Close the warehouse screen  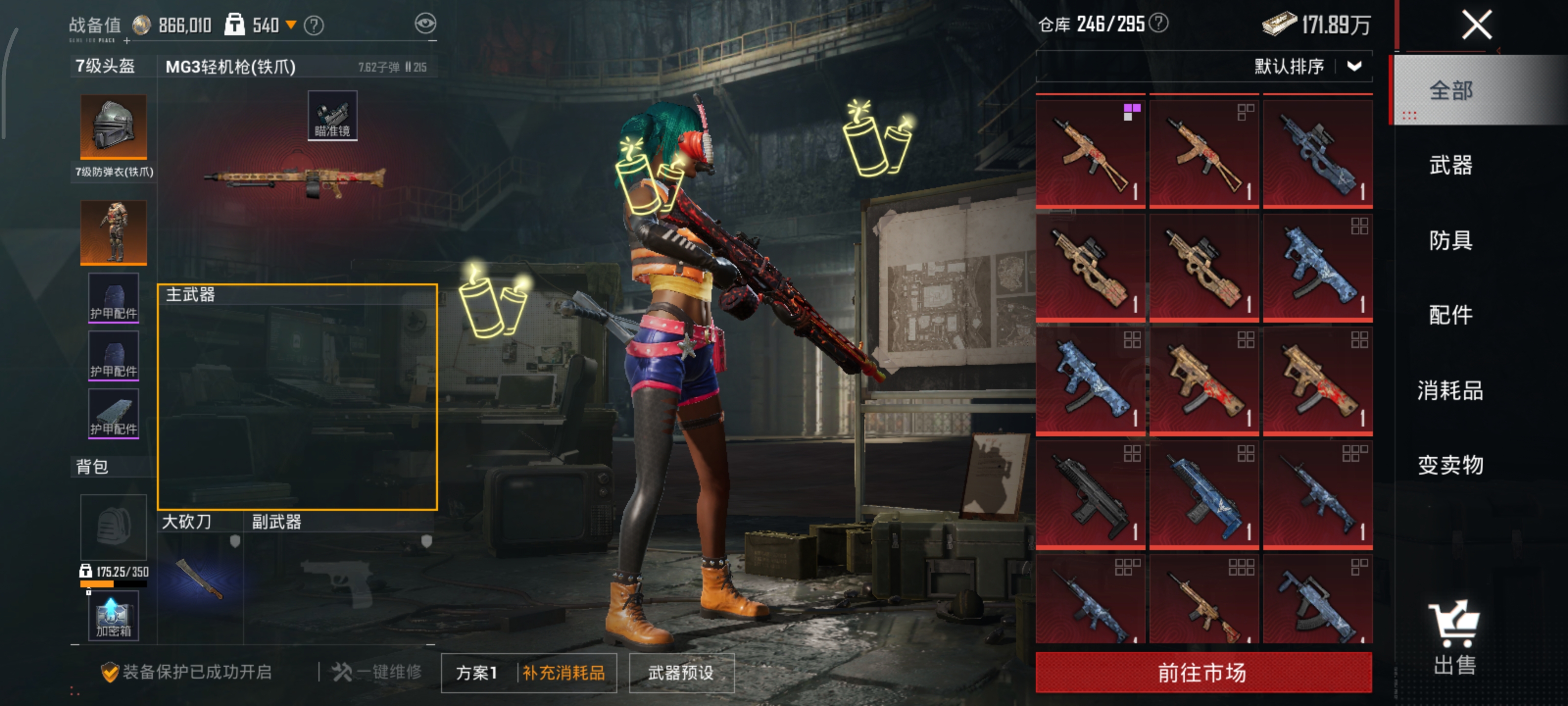coord(1476,25)
